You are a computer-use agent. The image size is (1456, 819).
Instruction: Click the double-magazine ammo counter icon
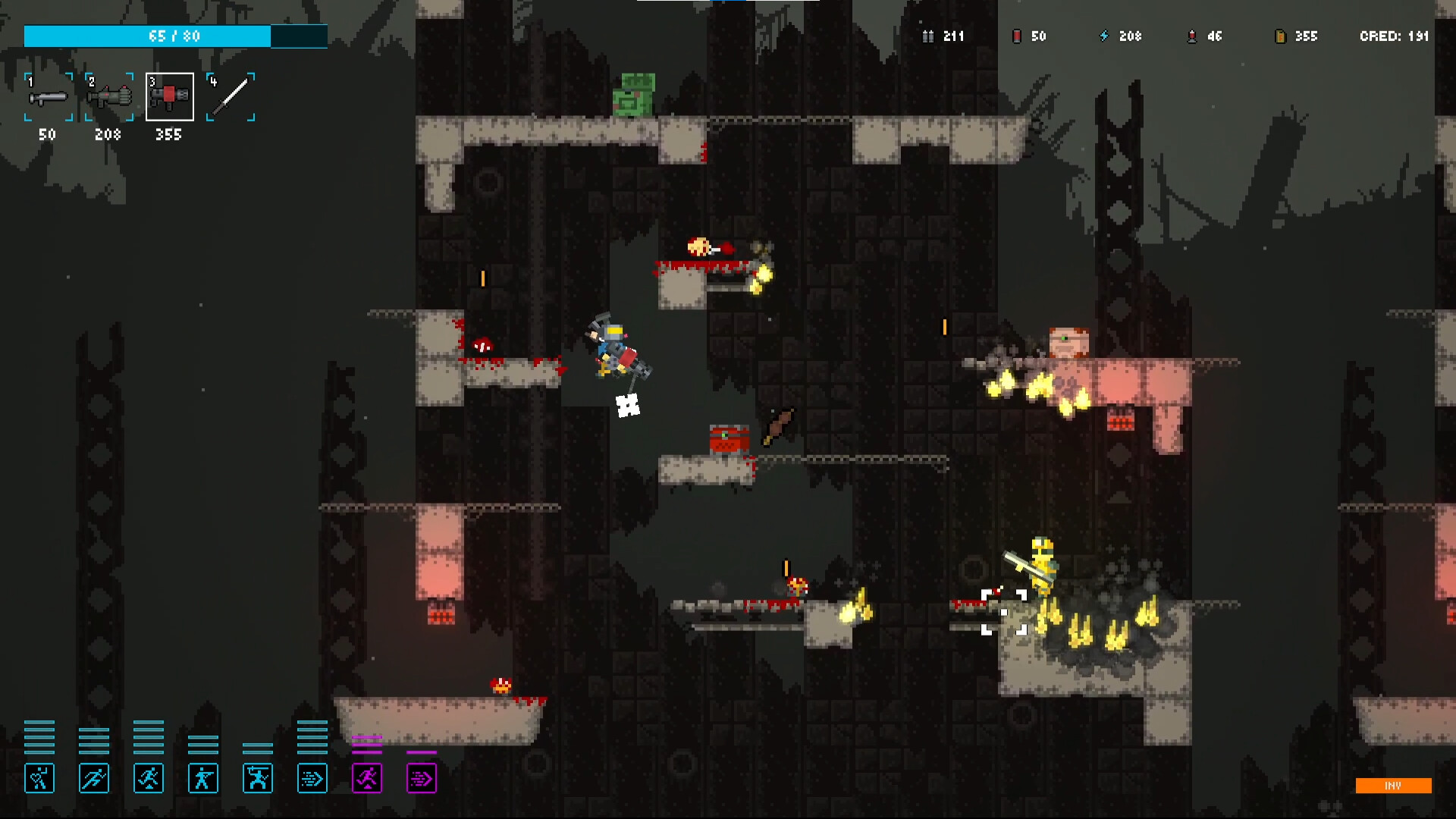(929, 36)
